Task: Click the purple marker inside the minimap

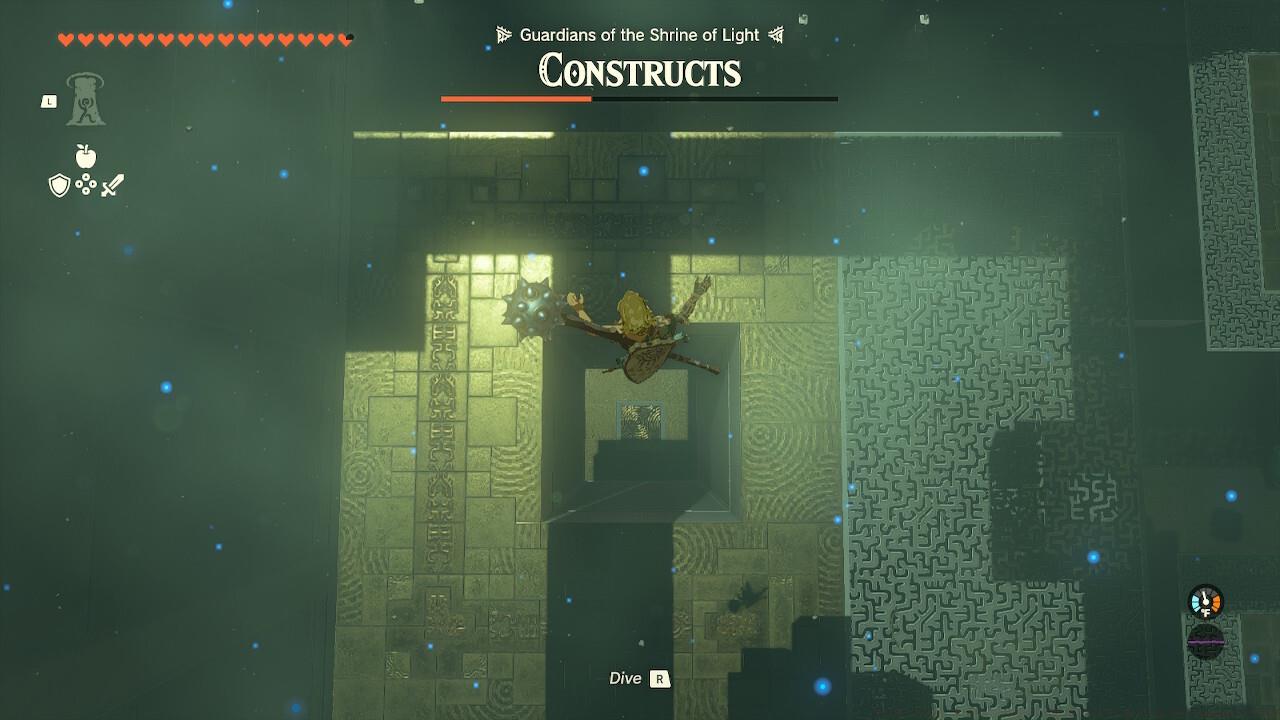Action: coord(1206,640)
